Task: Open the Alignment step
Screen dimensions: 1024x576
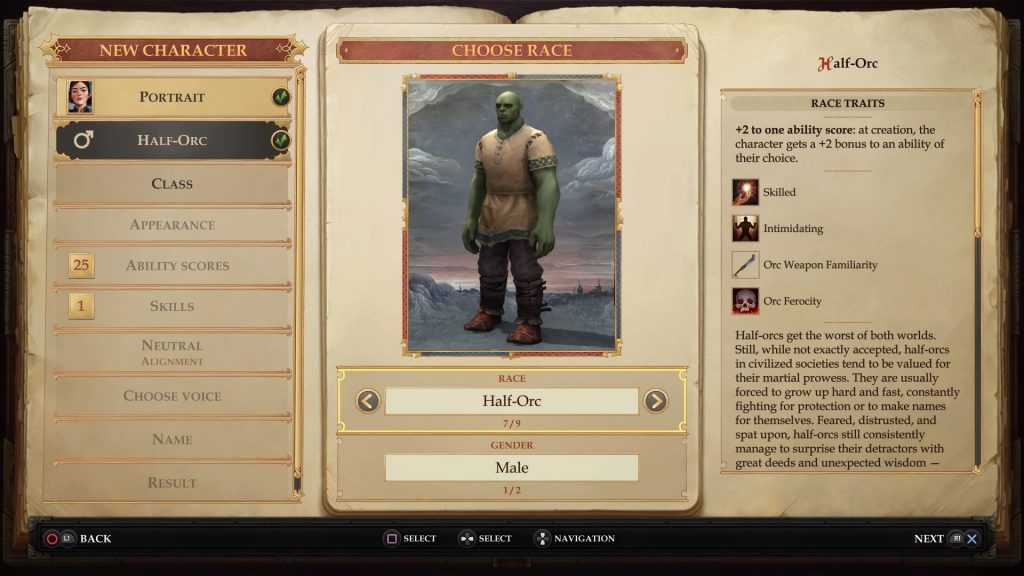Action: [x=172, y=351]
